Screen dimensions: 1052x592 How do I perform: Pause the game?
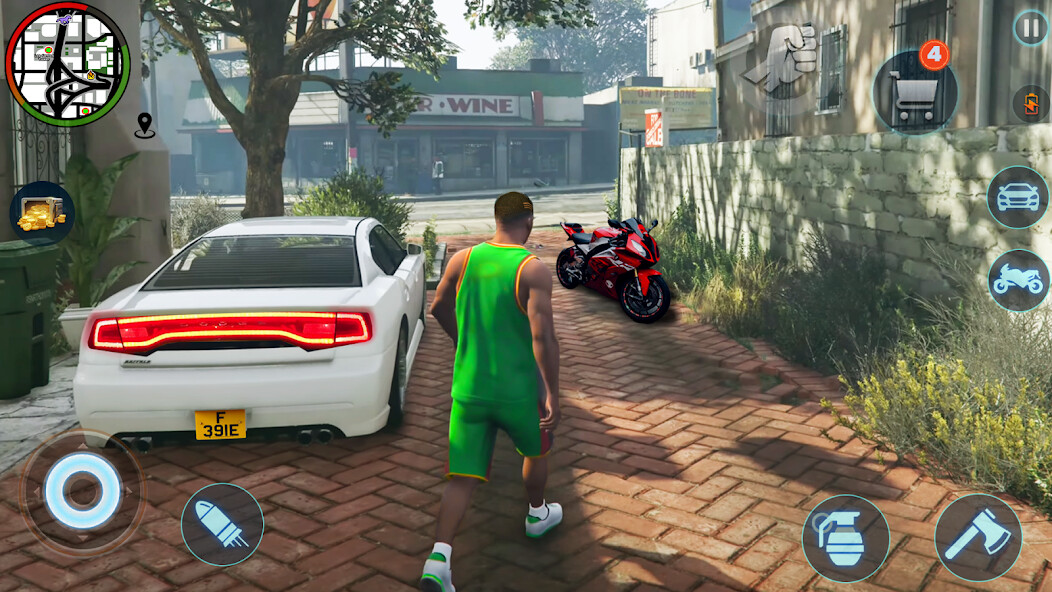[x=1030, y=28]
